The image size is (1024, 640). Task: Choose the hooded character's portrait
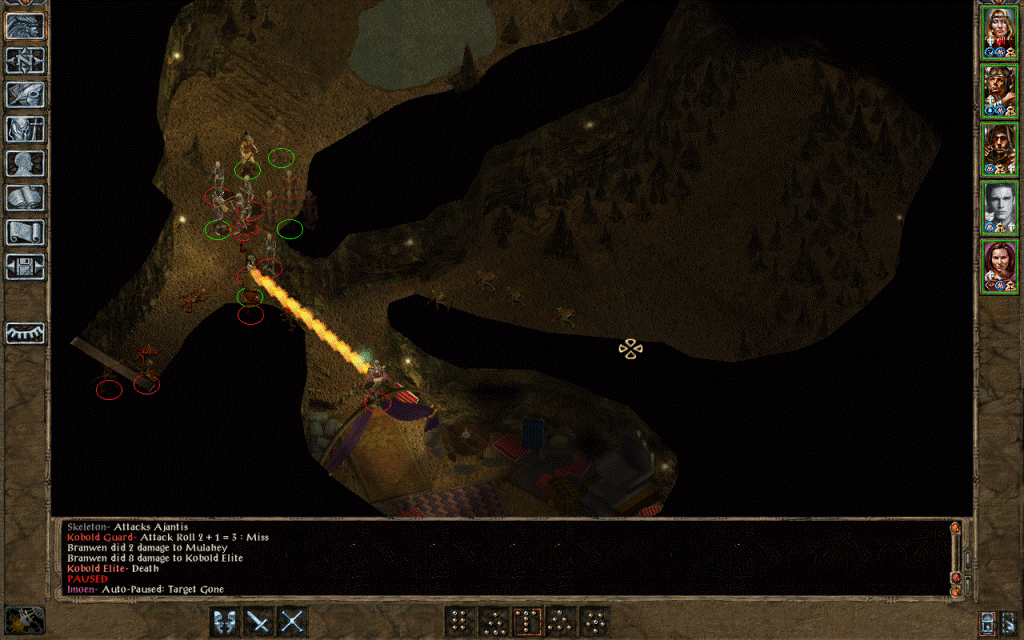(x=998, y=150)
